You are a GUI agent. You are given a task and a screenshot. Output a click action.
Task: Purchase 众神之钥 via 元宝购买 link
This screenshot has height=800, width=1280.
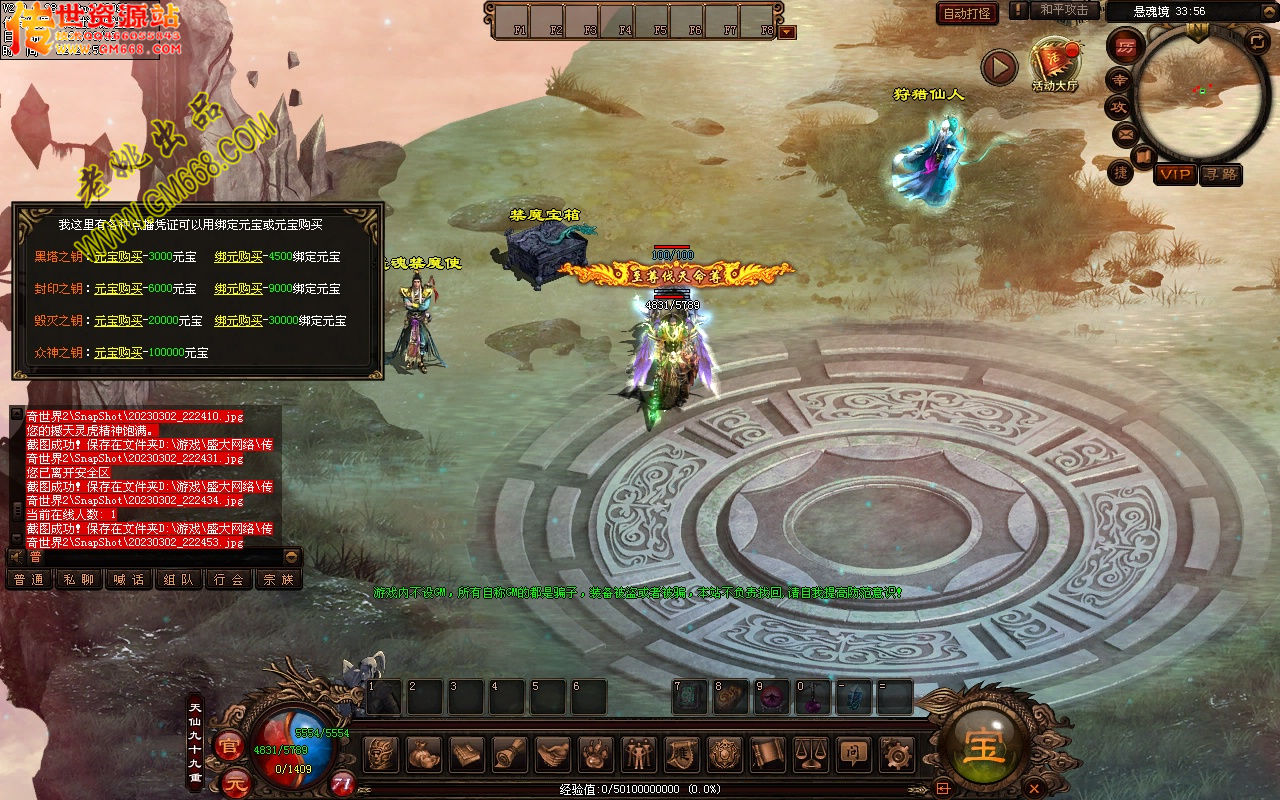click(x=118, y=353)
